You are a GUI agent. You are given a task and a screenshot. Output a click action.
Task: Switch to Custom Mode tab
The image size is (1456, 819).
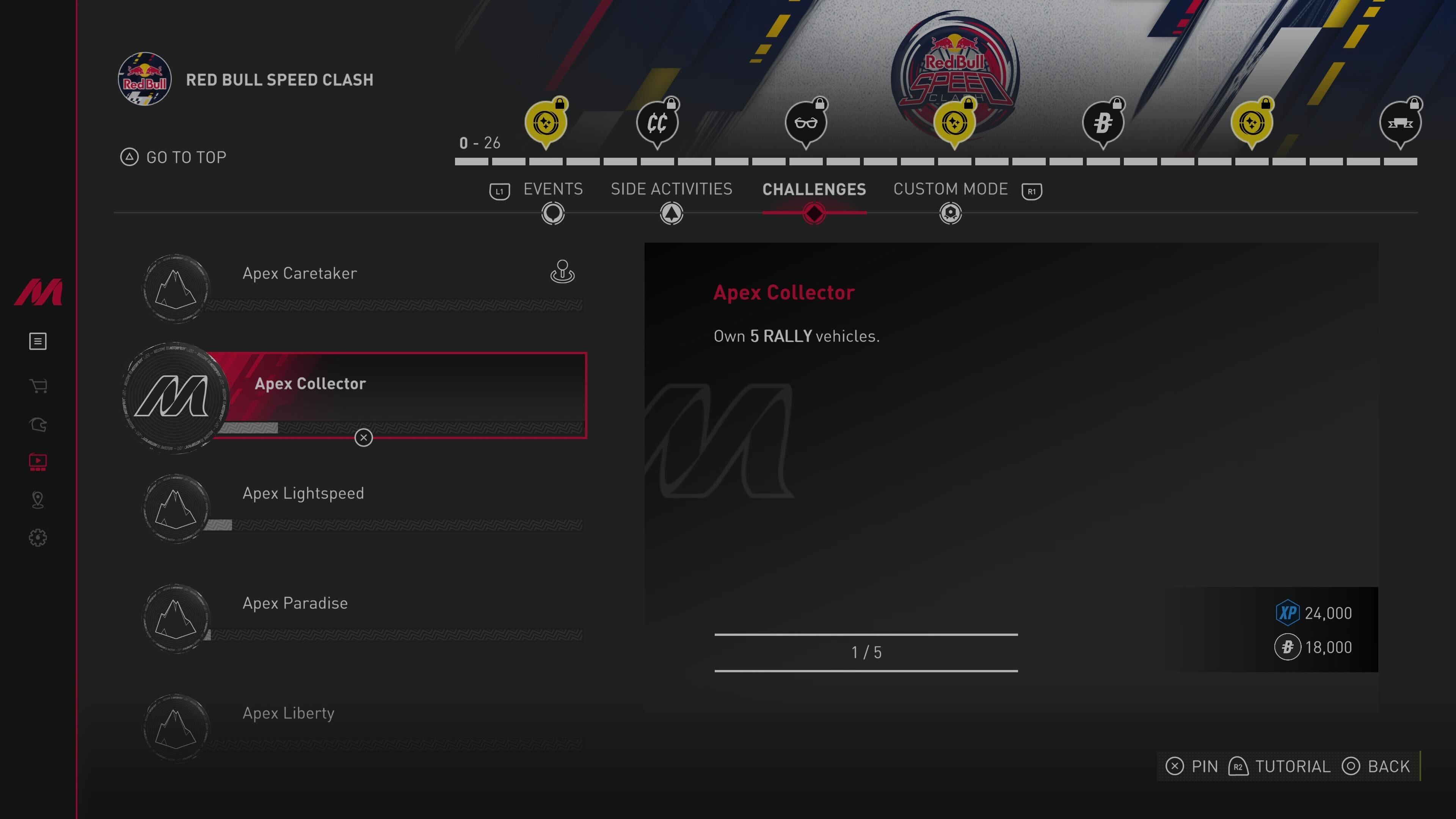950,189
